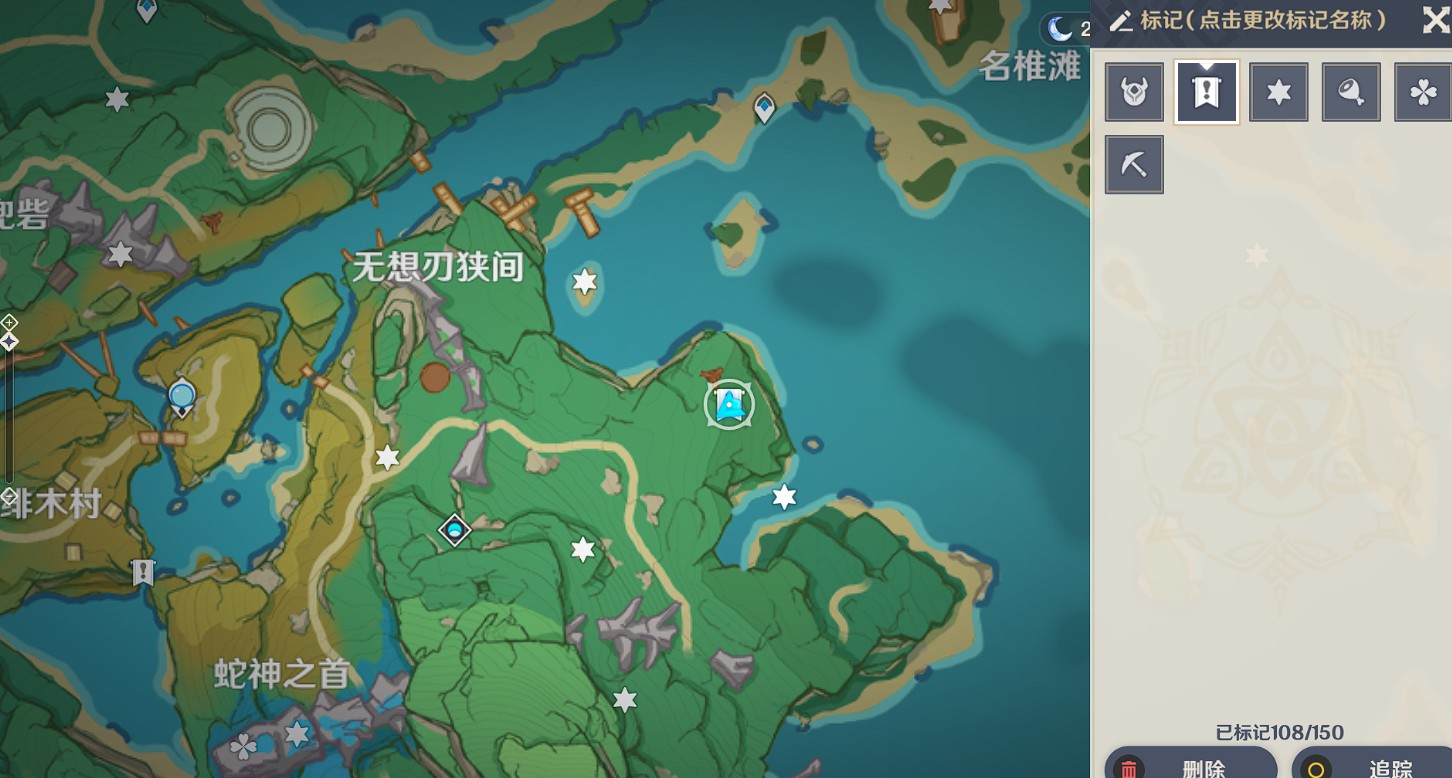Click the moon night-time indicator icon

[x=1060, y=28]
